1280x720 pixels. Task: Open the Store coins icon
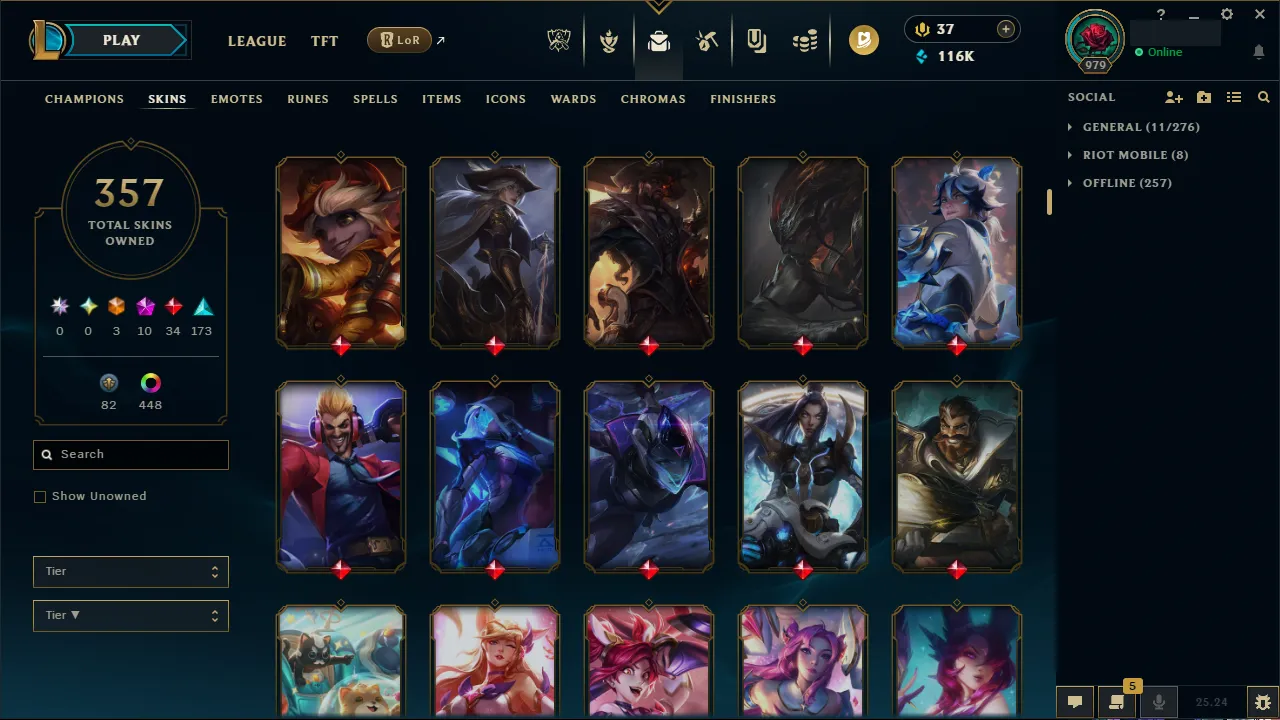coord(805,40)
